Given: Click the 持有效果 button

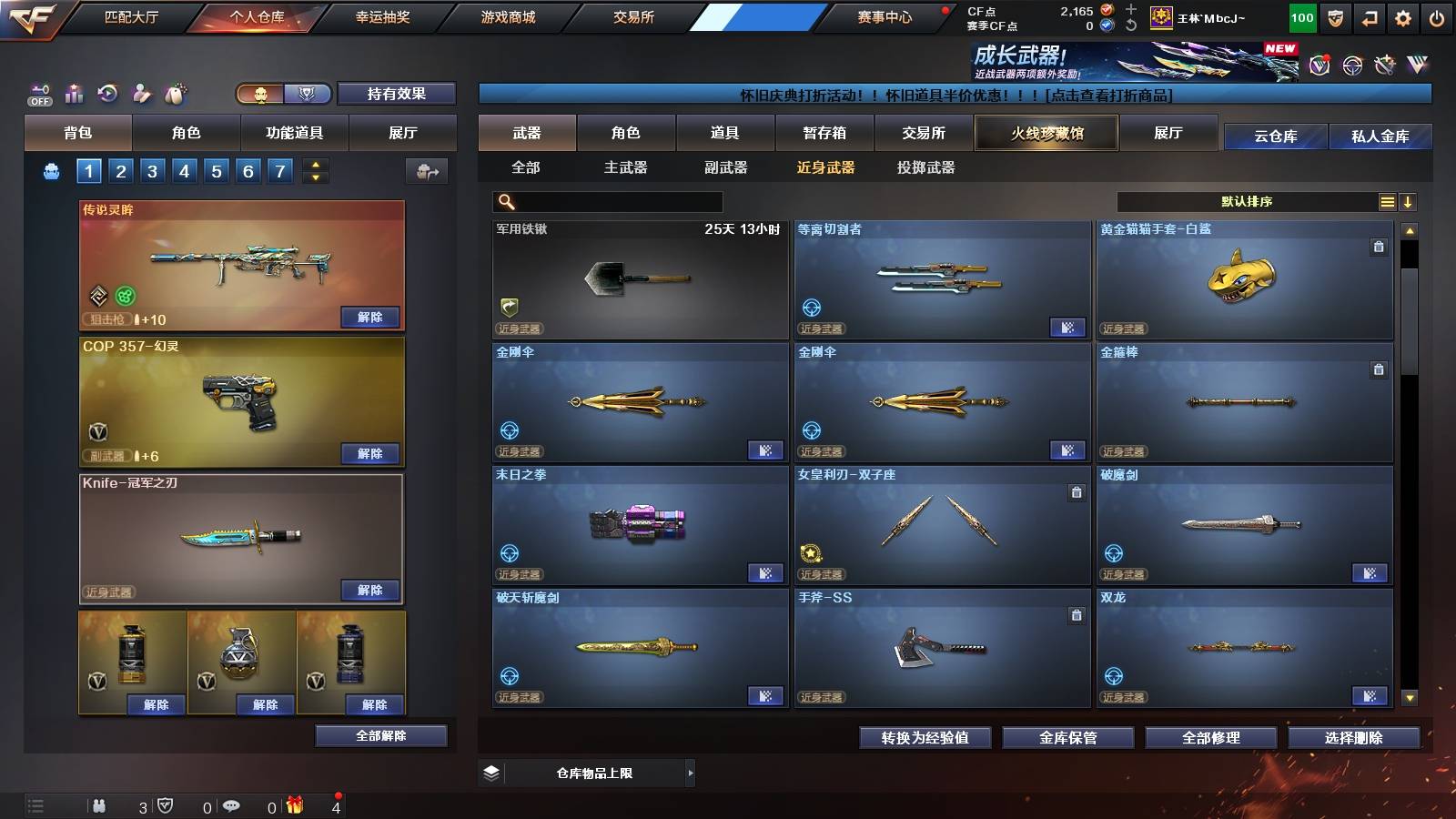Looking at the screenshot, I should tap(397, 94).
